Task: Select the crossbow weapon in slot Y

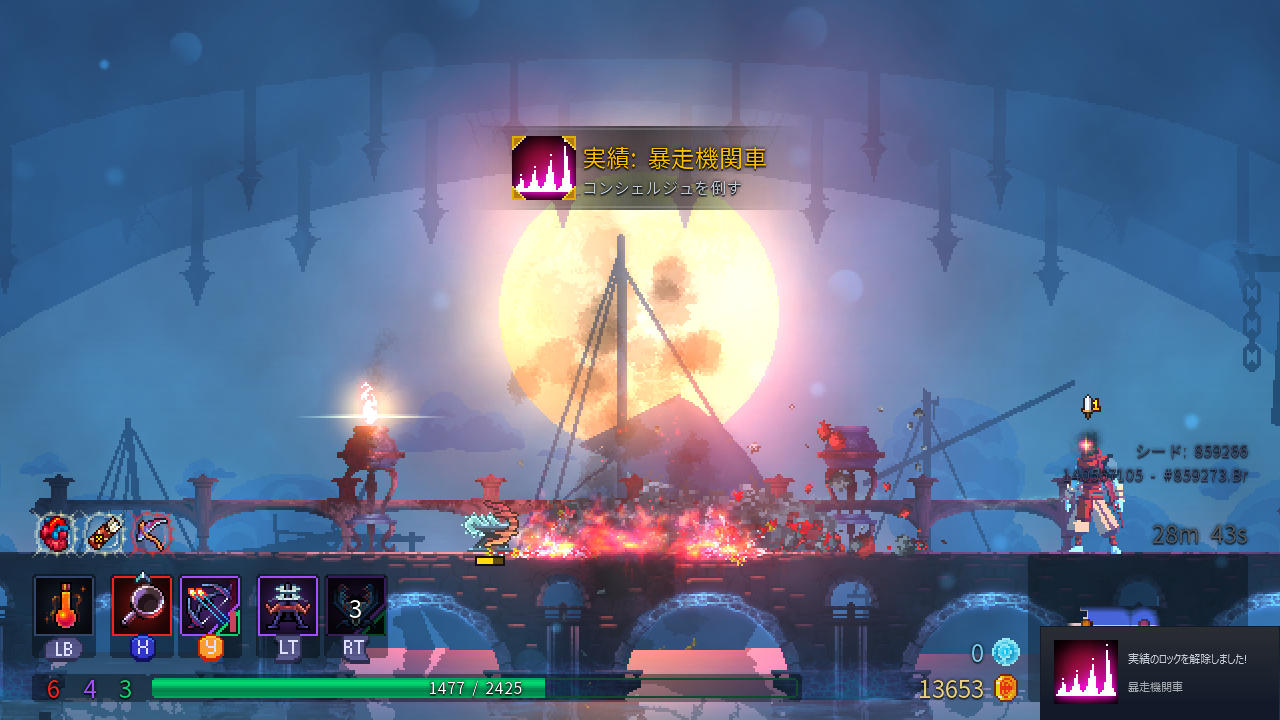Action: (x=208, y=604)
